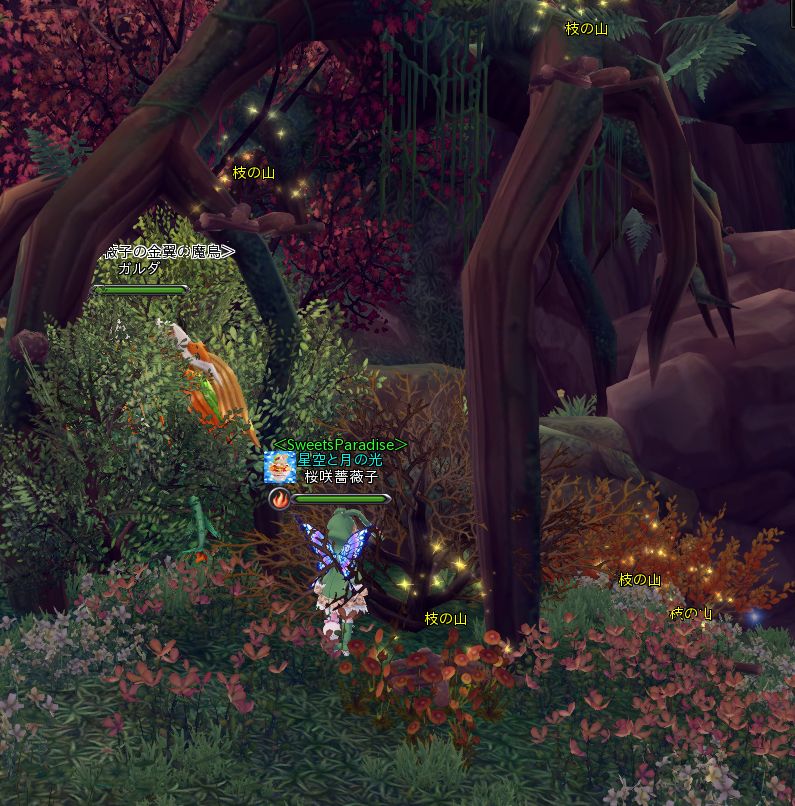Select the 桜咲薔薇子 player nameplate
The image size is (795, 806).
click(343, 477)
